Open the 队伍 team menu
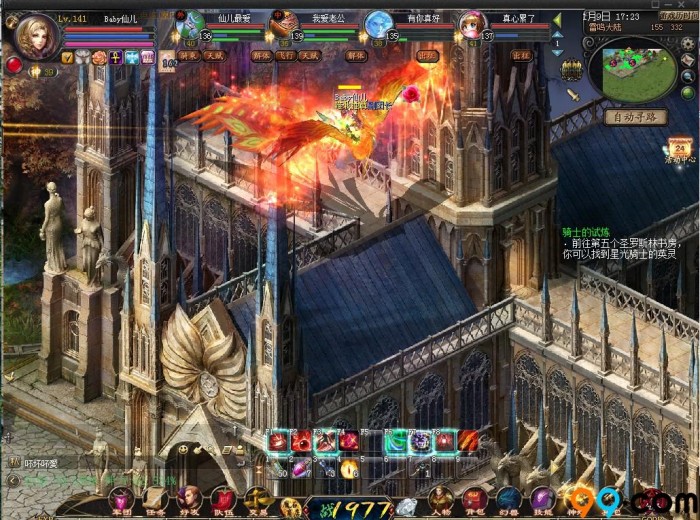The width and height of the screenshot is (700, 520). (x=223, y=498)
